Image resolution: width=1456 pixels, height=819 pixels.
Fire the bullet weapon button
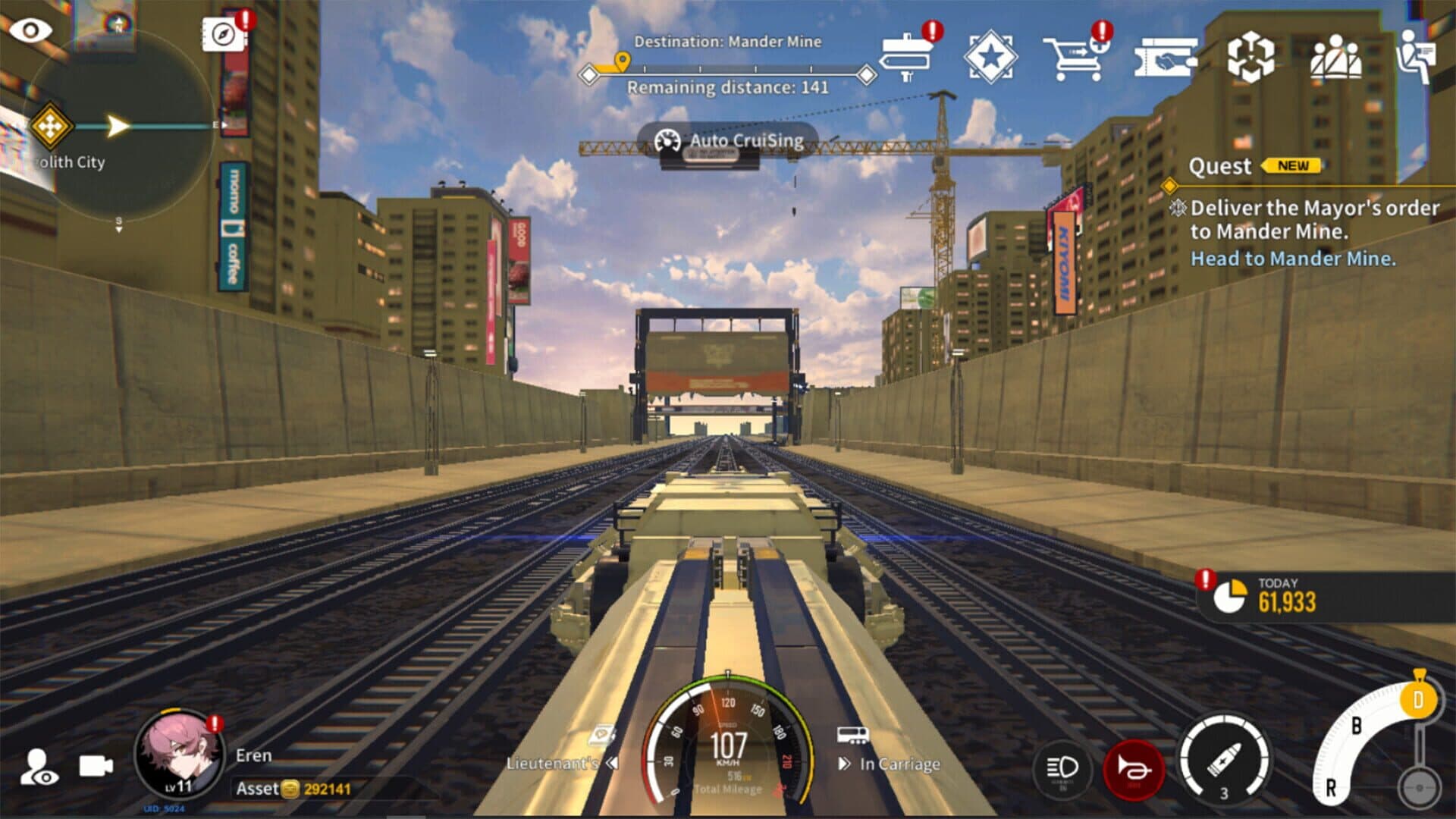click(x=1223, y=758)
